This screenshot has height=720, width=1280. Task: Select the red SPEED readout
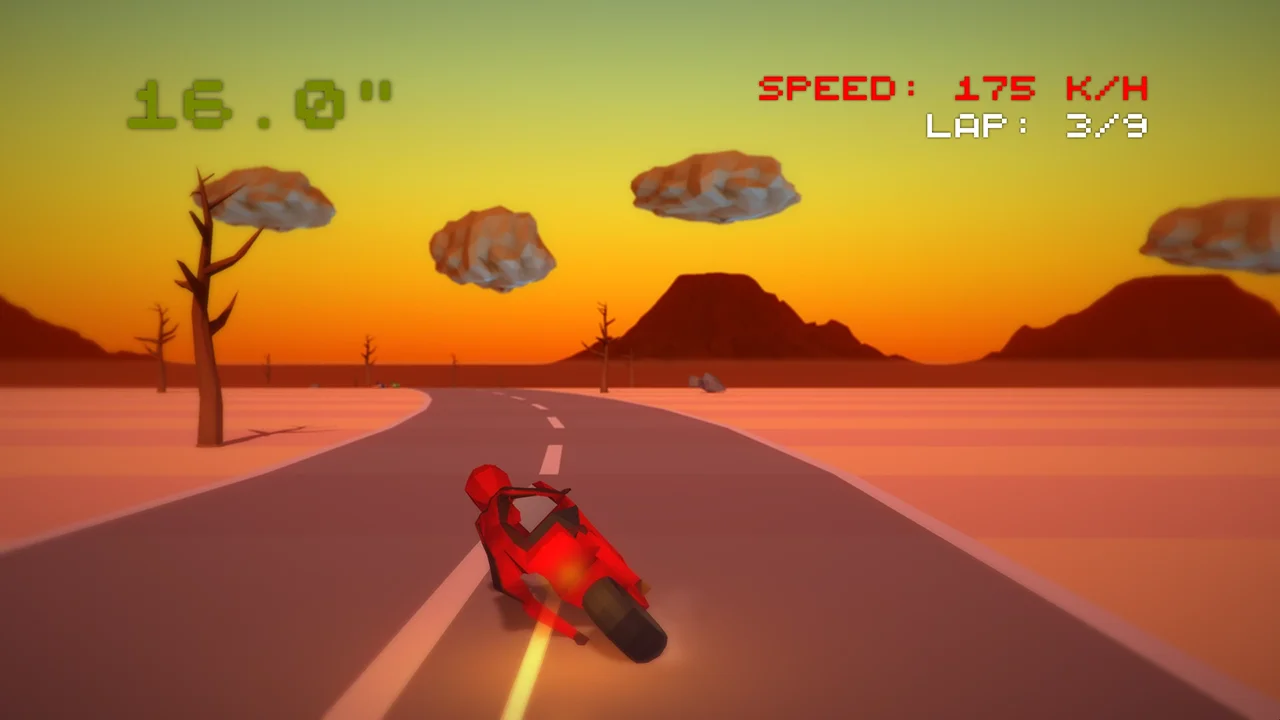(x=950, y=88)
